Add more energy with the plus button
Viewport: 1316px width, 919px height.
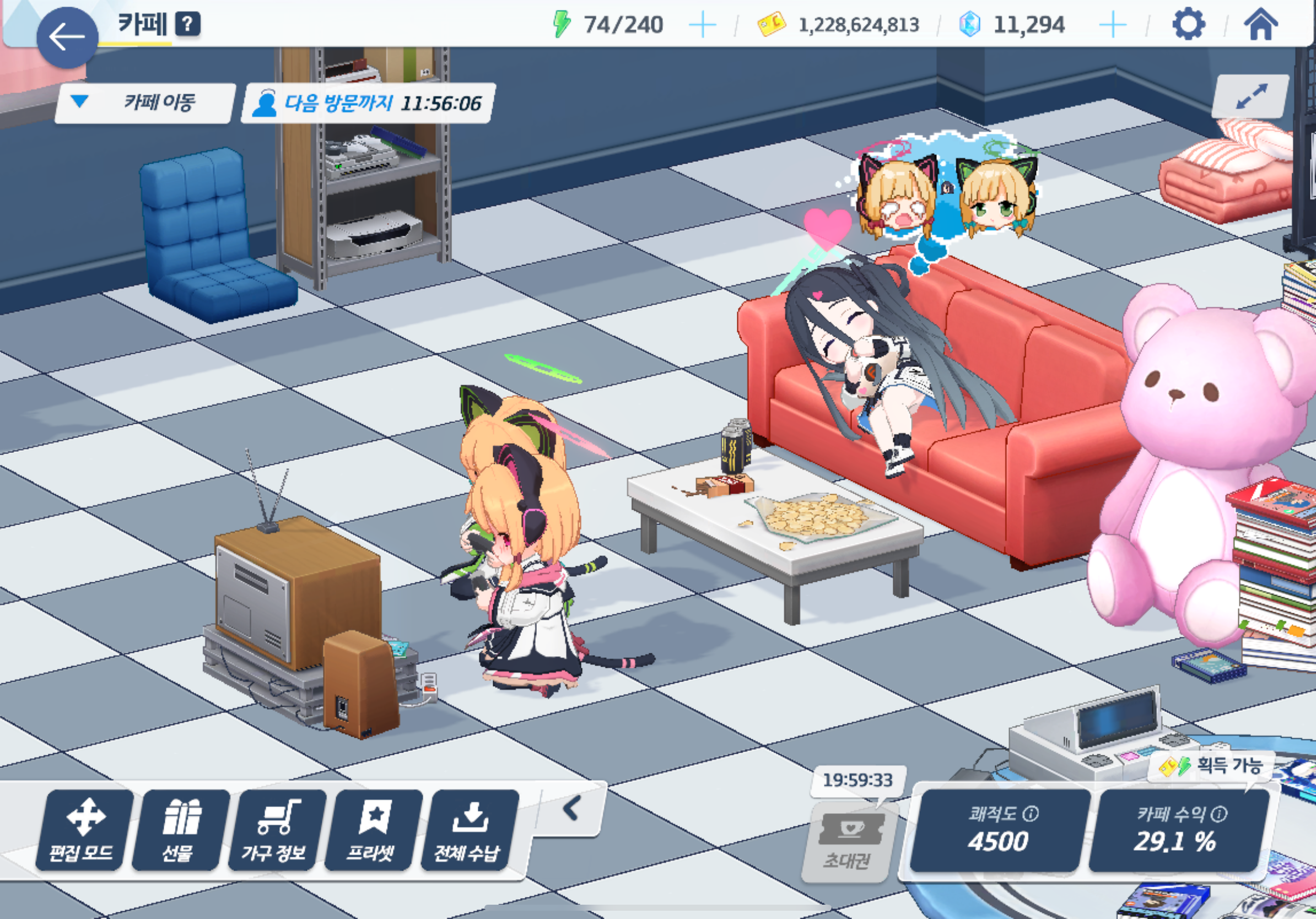coord(702,25)
